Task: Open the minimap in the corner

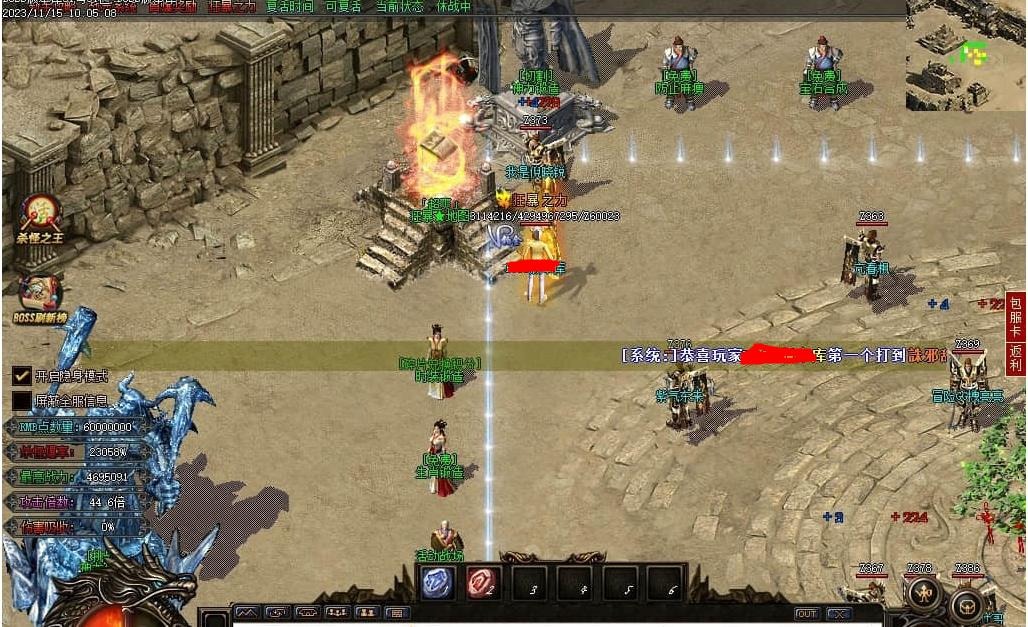Action: (x=965, y=56)
